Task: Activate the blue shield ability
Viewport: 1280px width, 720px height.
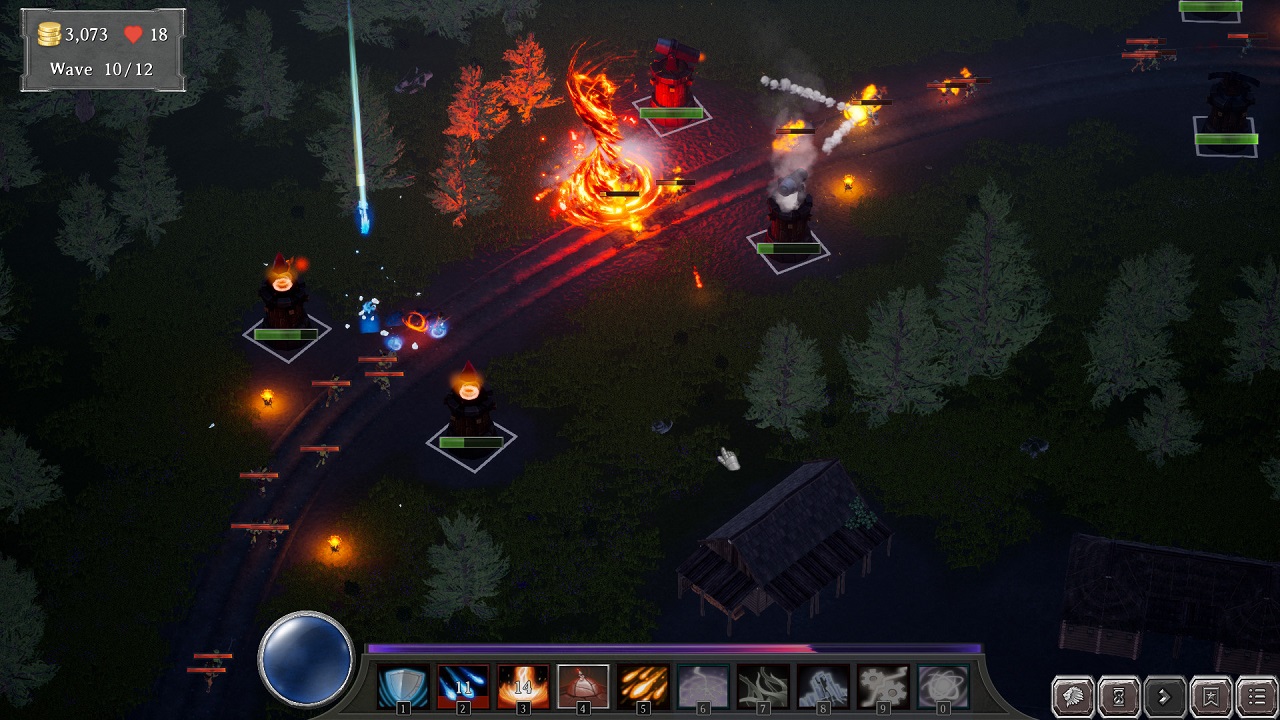Action: 403,687
